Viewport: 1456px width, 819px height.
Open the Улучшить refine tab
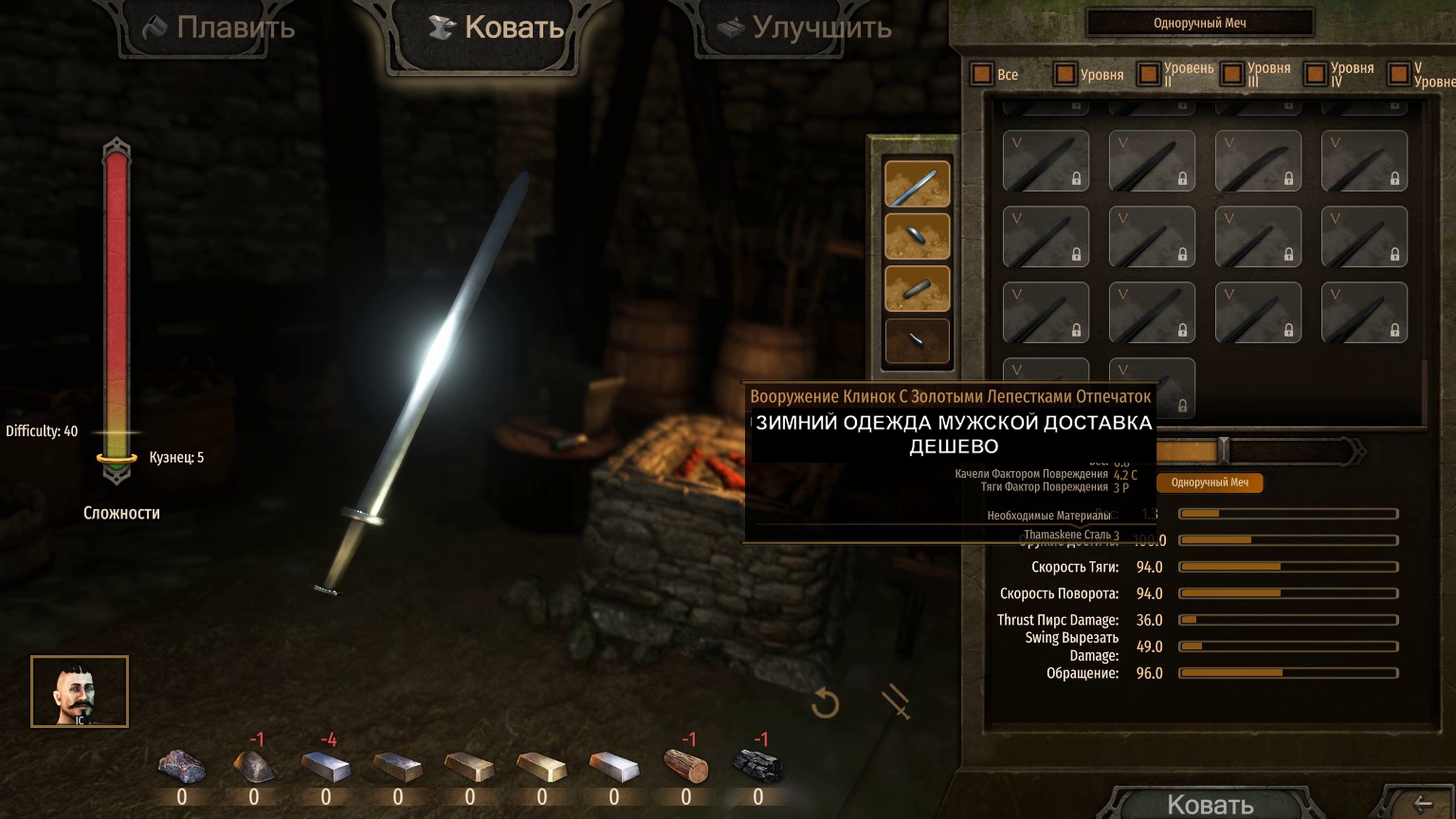[x=804, y=28]
